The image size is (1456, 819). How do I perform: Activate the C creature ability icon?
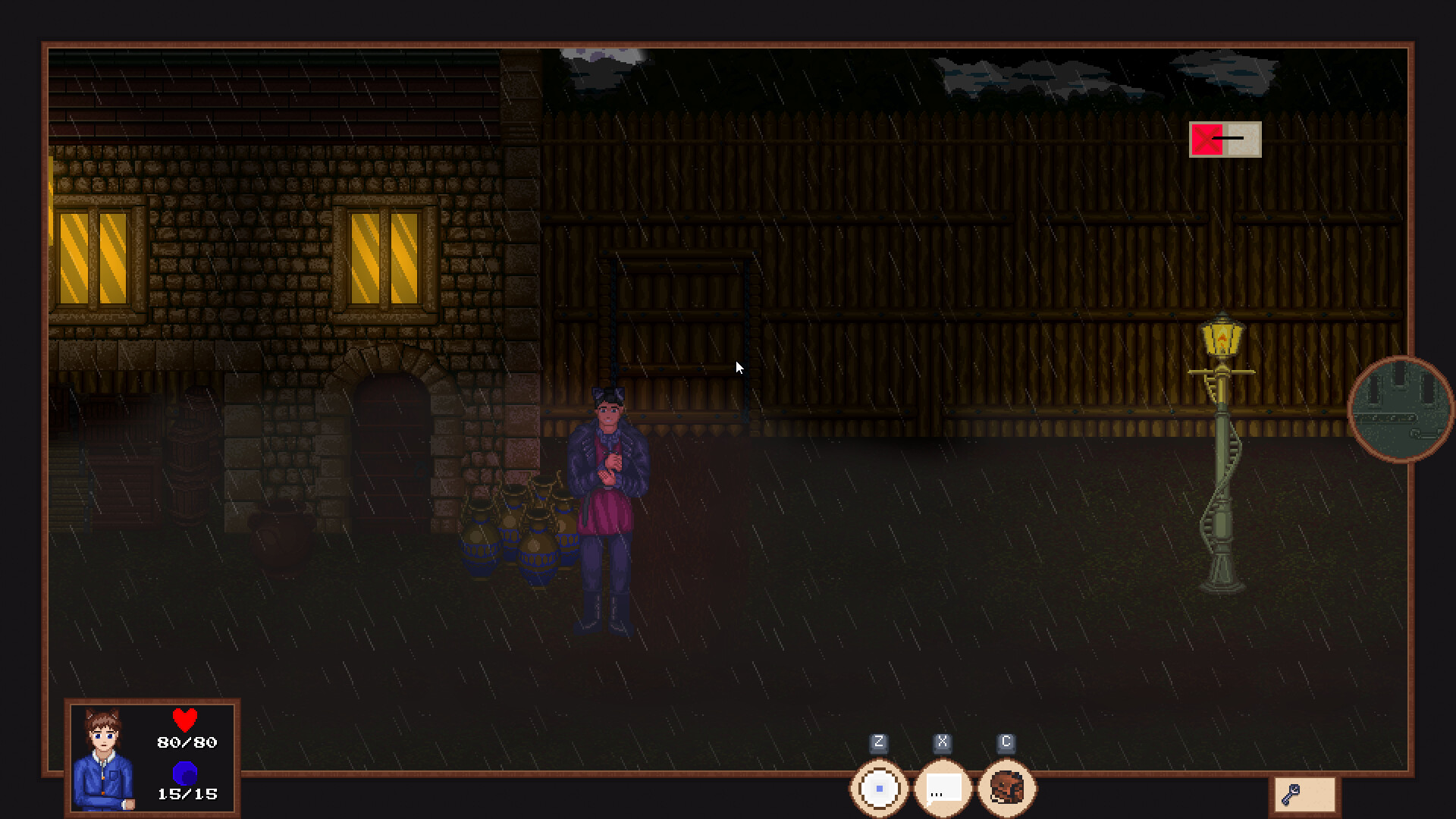coord(1006,789)
